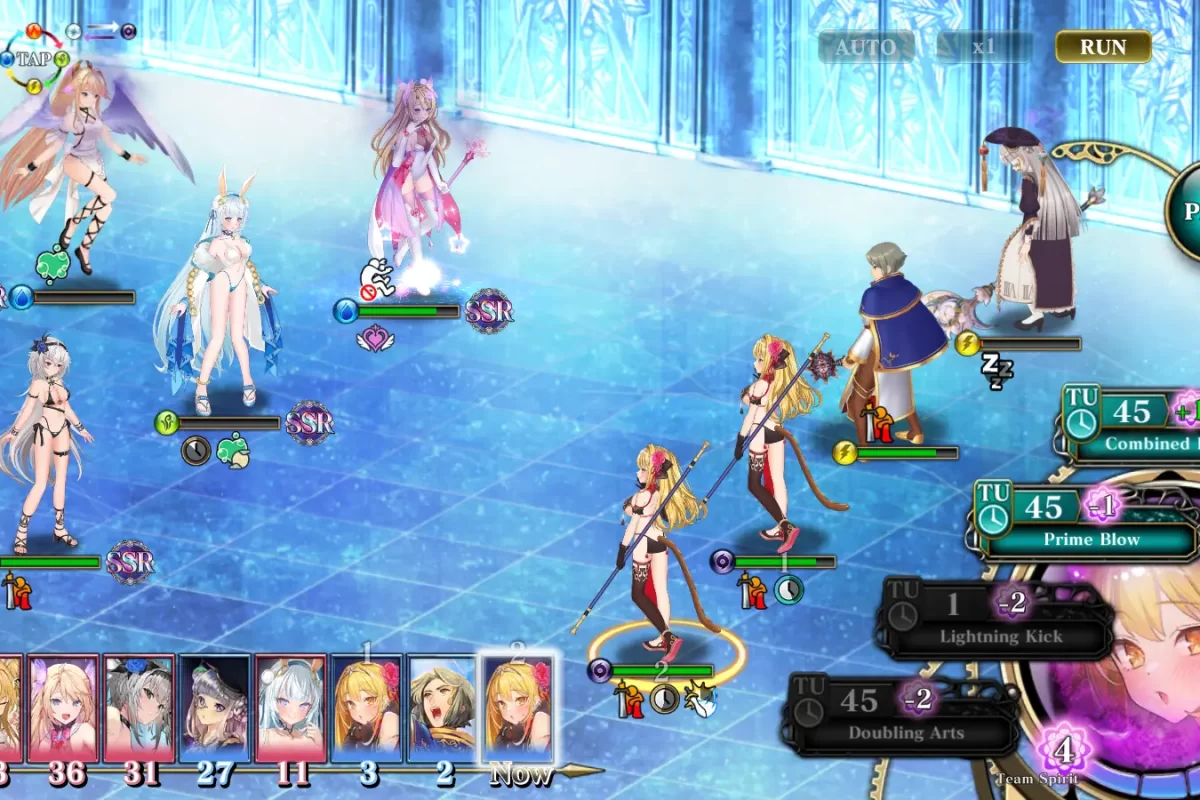Click the highlighted Now turn portrait
This screenshot has height=800, width=1200.
[517, 708]
